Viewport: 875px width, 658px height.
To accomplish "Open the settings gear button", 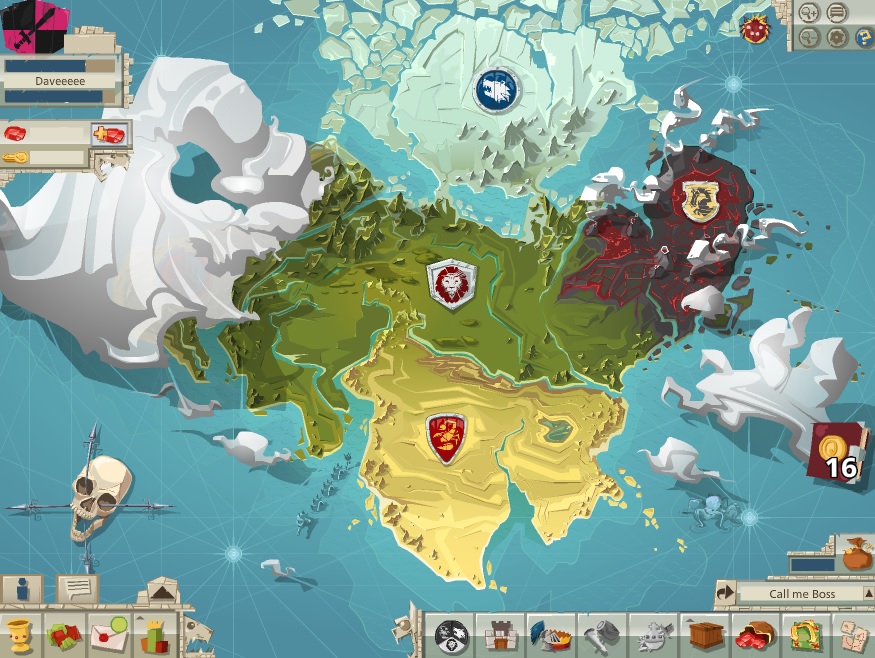I will 837,37.
